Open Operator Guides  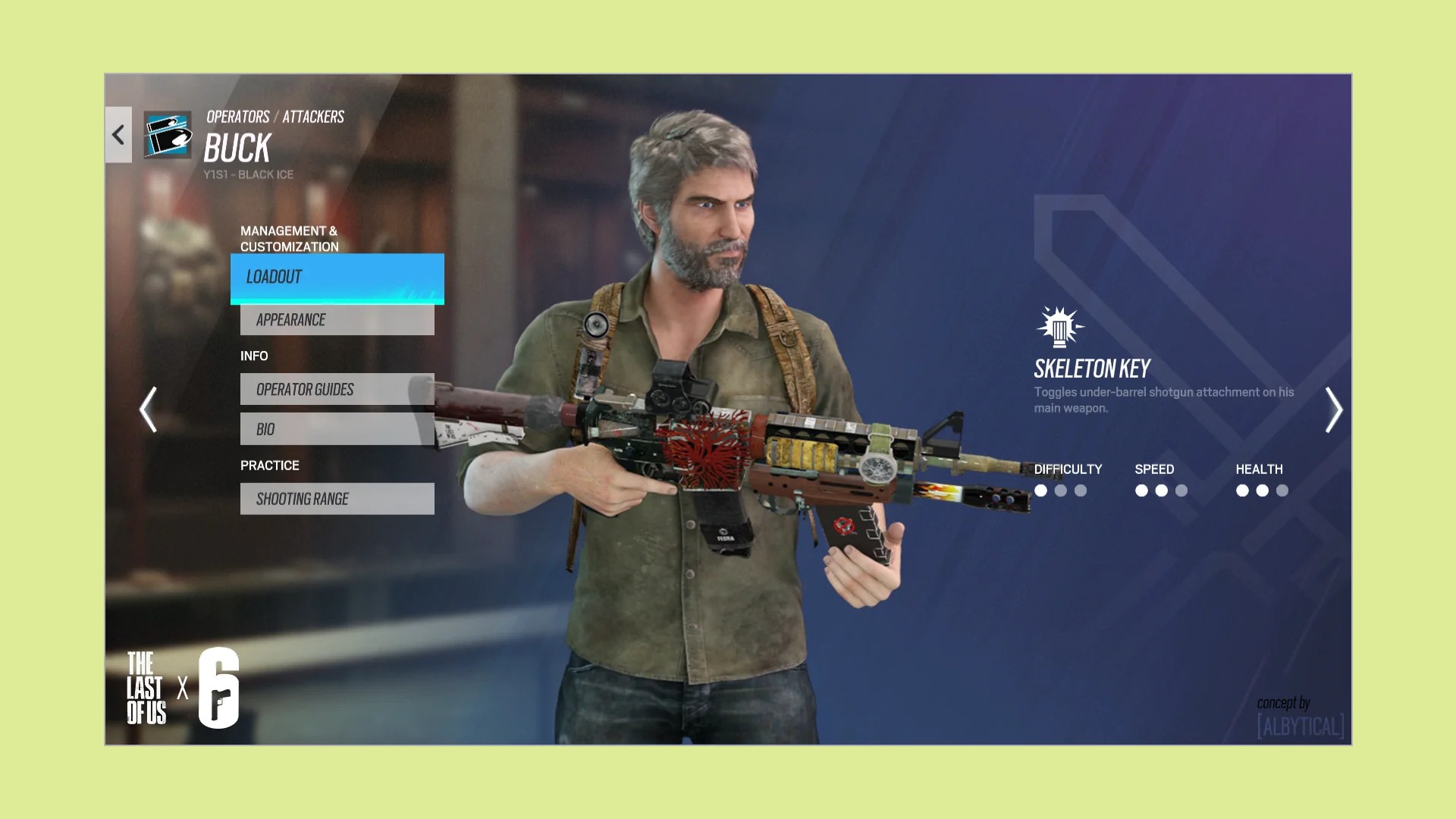coord(337,389)
